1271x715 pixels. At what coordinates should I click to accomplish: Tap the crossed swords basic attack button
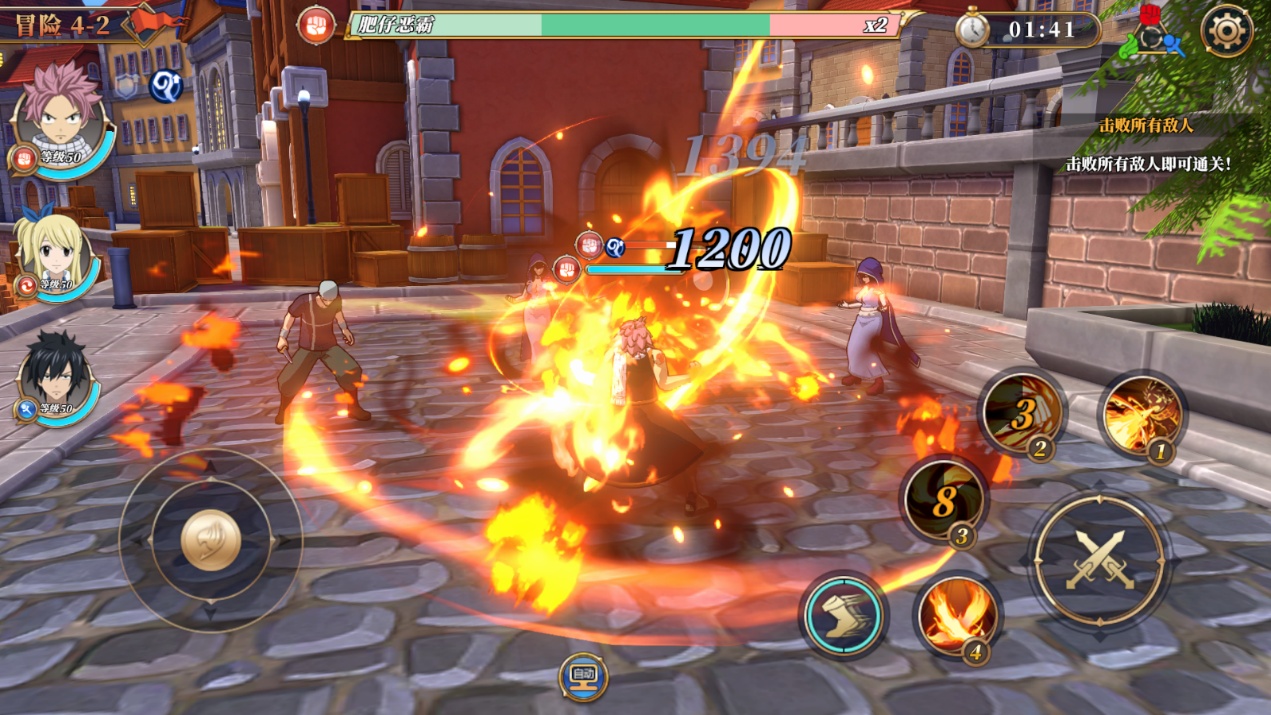[1100, 559]
